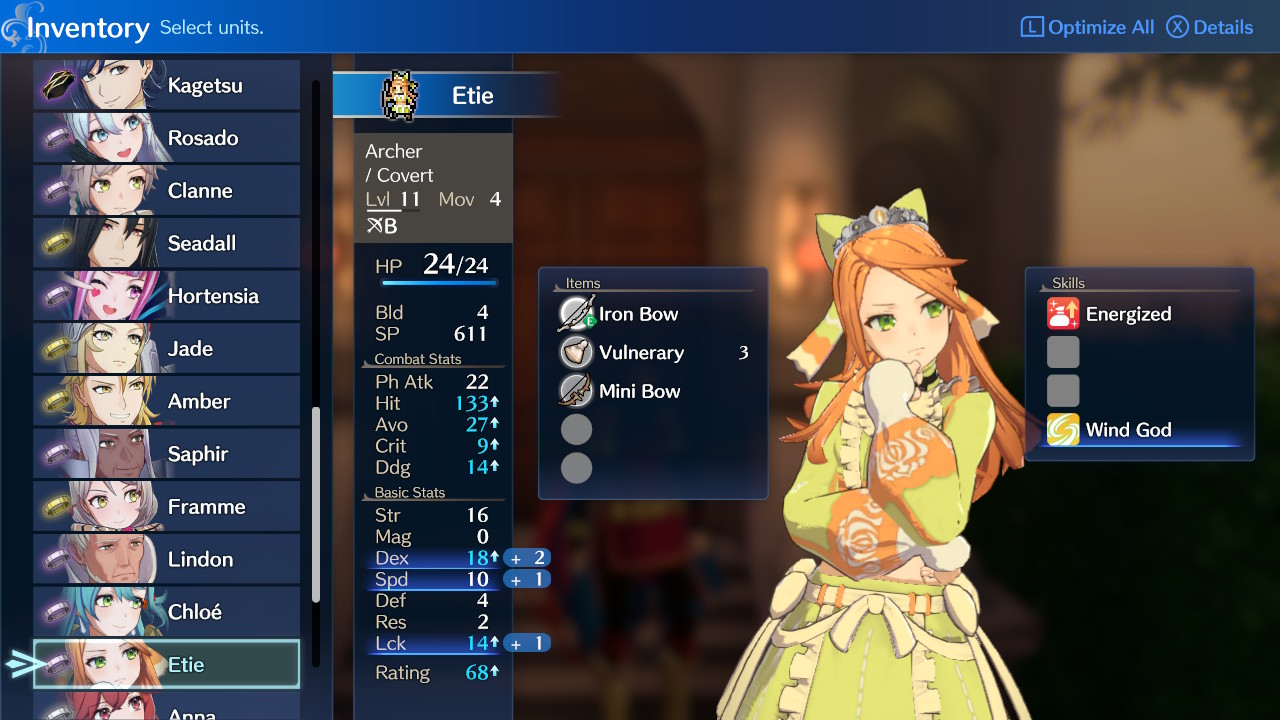The height and width of the screenshot is (720, 1280).
Task: Select the Mini Bow item
Action: pyautogui.click(x=639, y=391)
